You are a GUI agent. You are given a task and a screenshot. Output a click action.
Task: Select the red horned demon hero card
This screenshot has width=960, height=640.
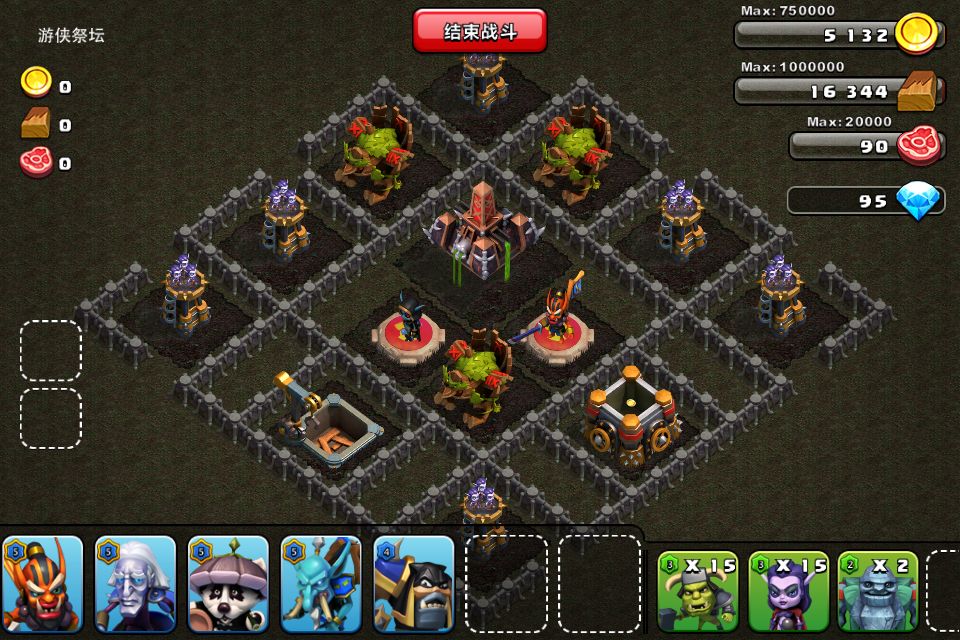(x=42, y=584)
